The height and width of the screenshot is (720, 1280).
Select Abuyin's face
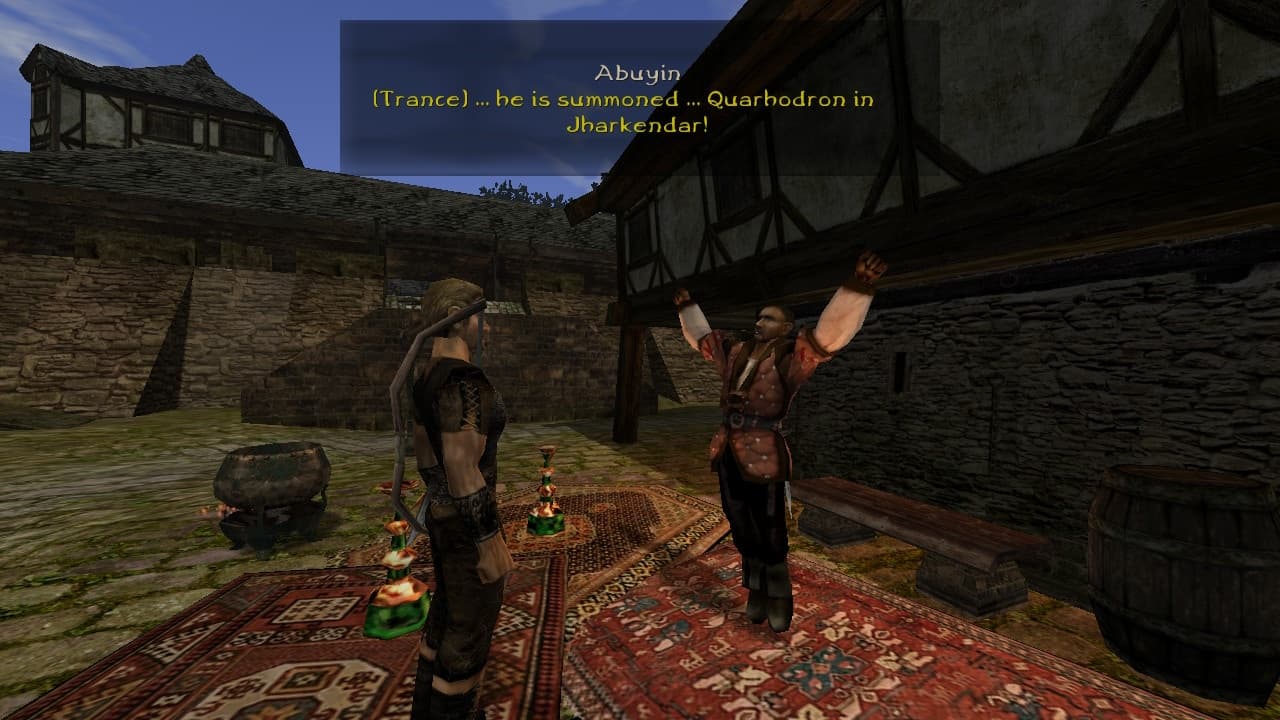coord(768,323)
